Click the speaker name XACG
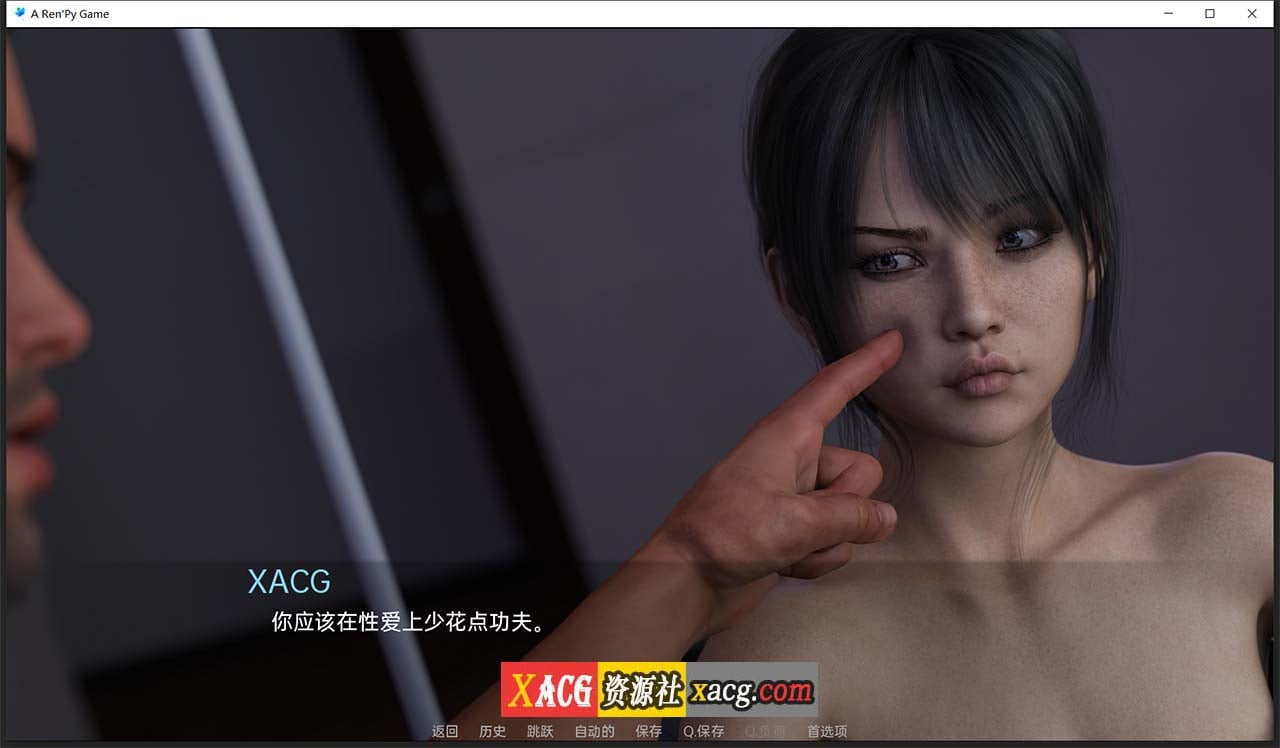 tap(289, 582)
